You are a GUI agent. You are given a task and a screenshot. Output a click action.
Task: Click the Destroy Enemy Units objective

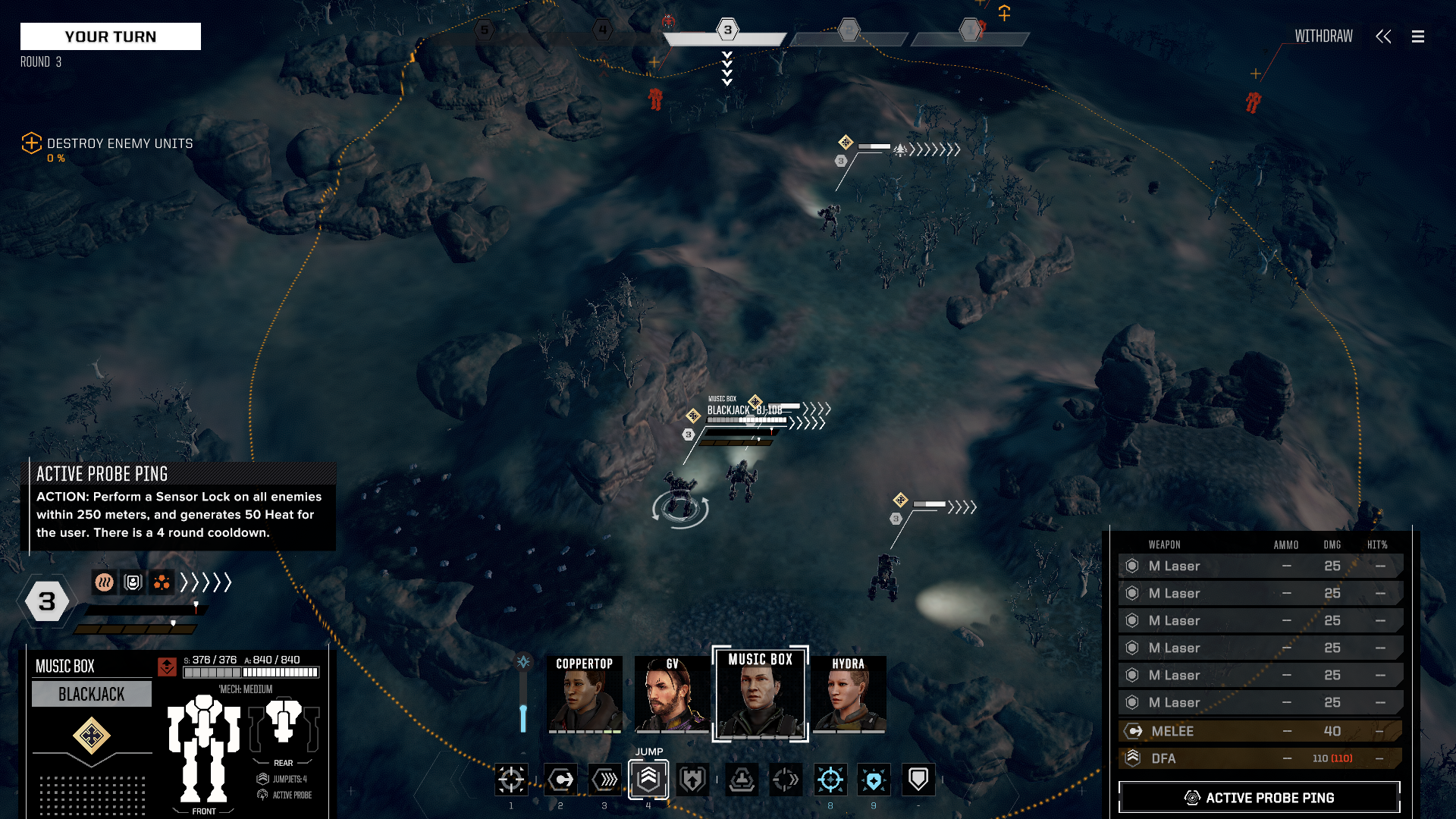pyautogui.click(x=120, y=143)
